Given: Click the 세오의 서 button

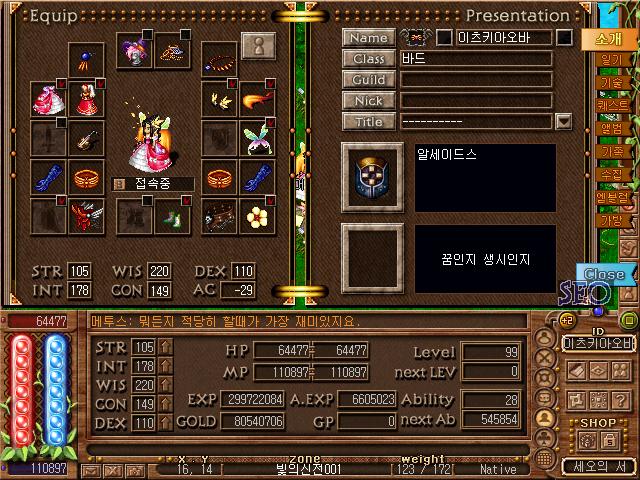Looking at the screenshot, I should (598, 467).
